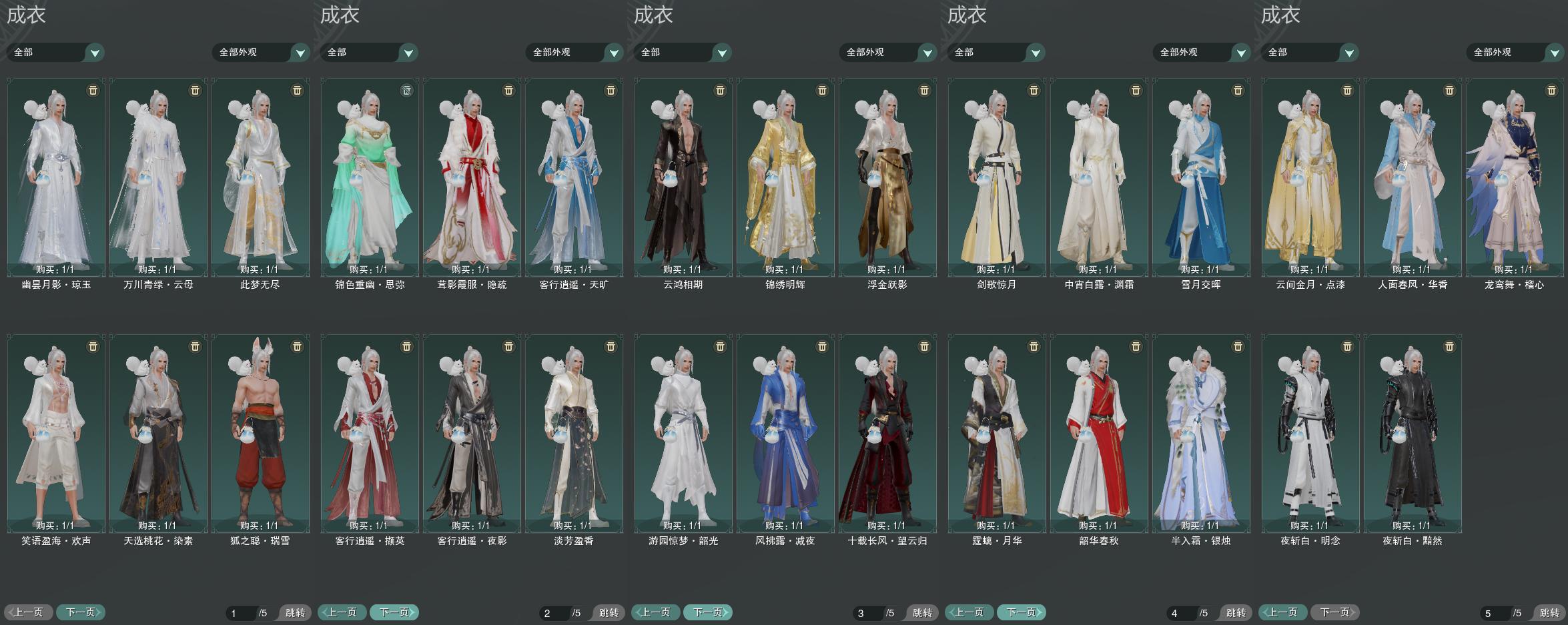
Task: Choose the 锦色重幽·思弥 green outfit
Action: [370, 177]
